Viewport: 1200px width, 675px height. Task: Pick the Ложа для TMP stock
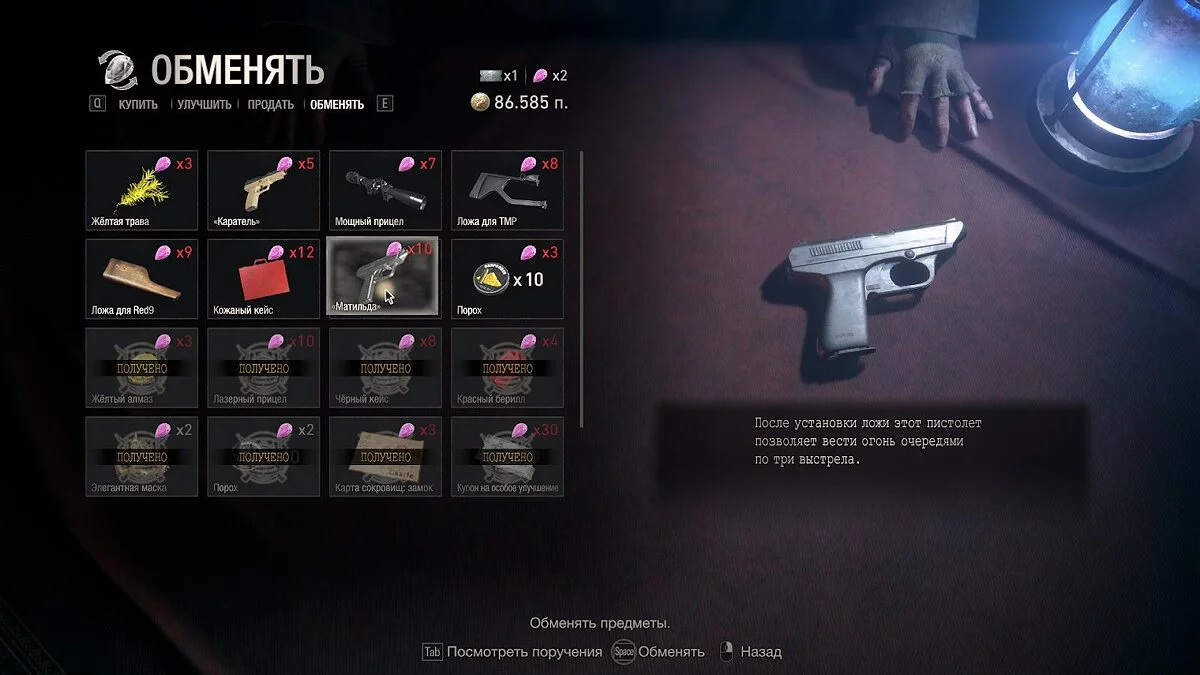coord(507,190)
